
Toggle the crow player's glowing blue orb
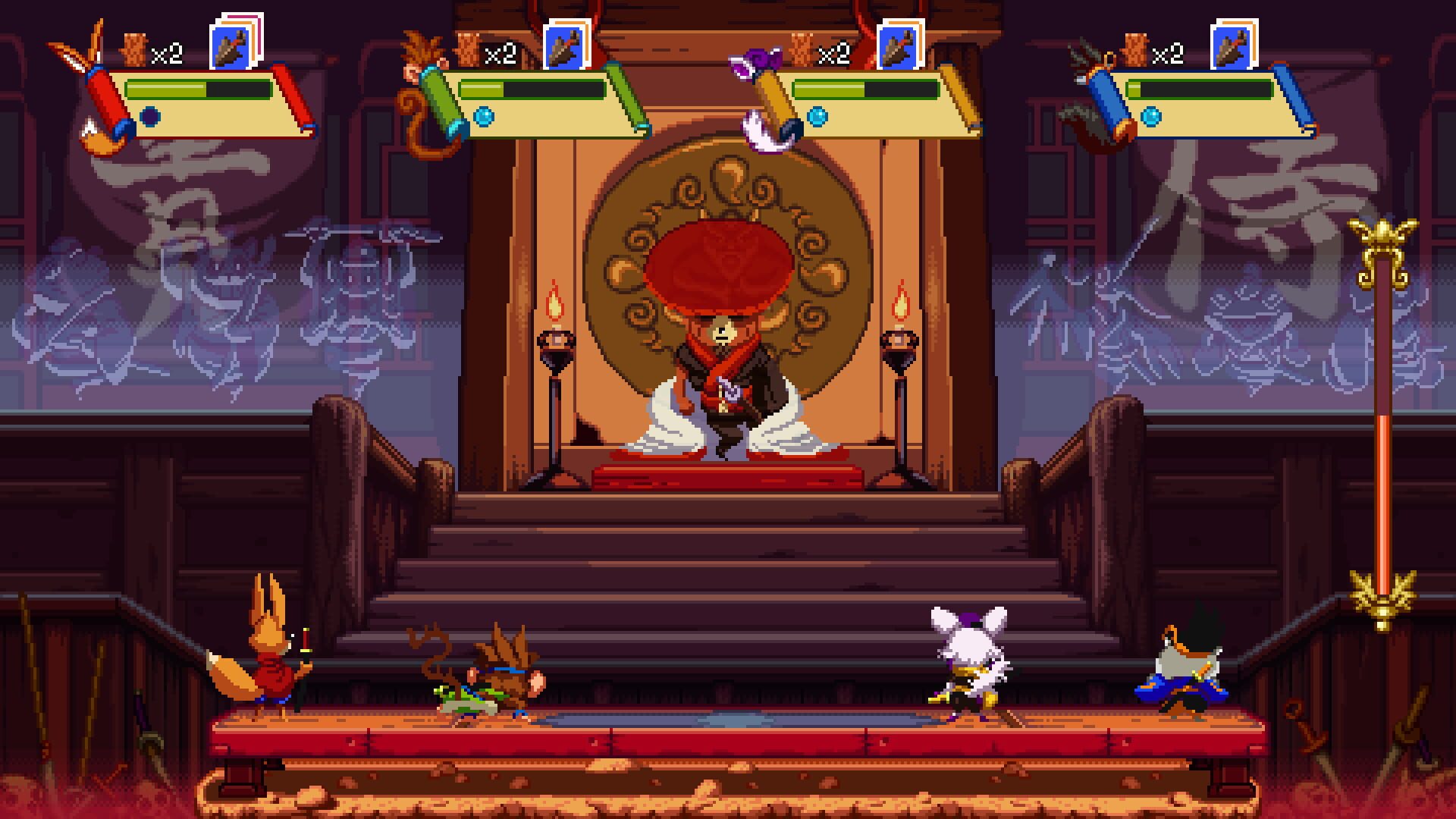pos(1150,118)
